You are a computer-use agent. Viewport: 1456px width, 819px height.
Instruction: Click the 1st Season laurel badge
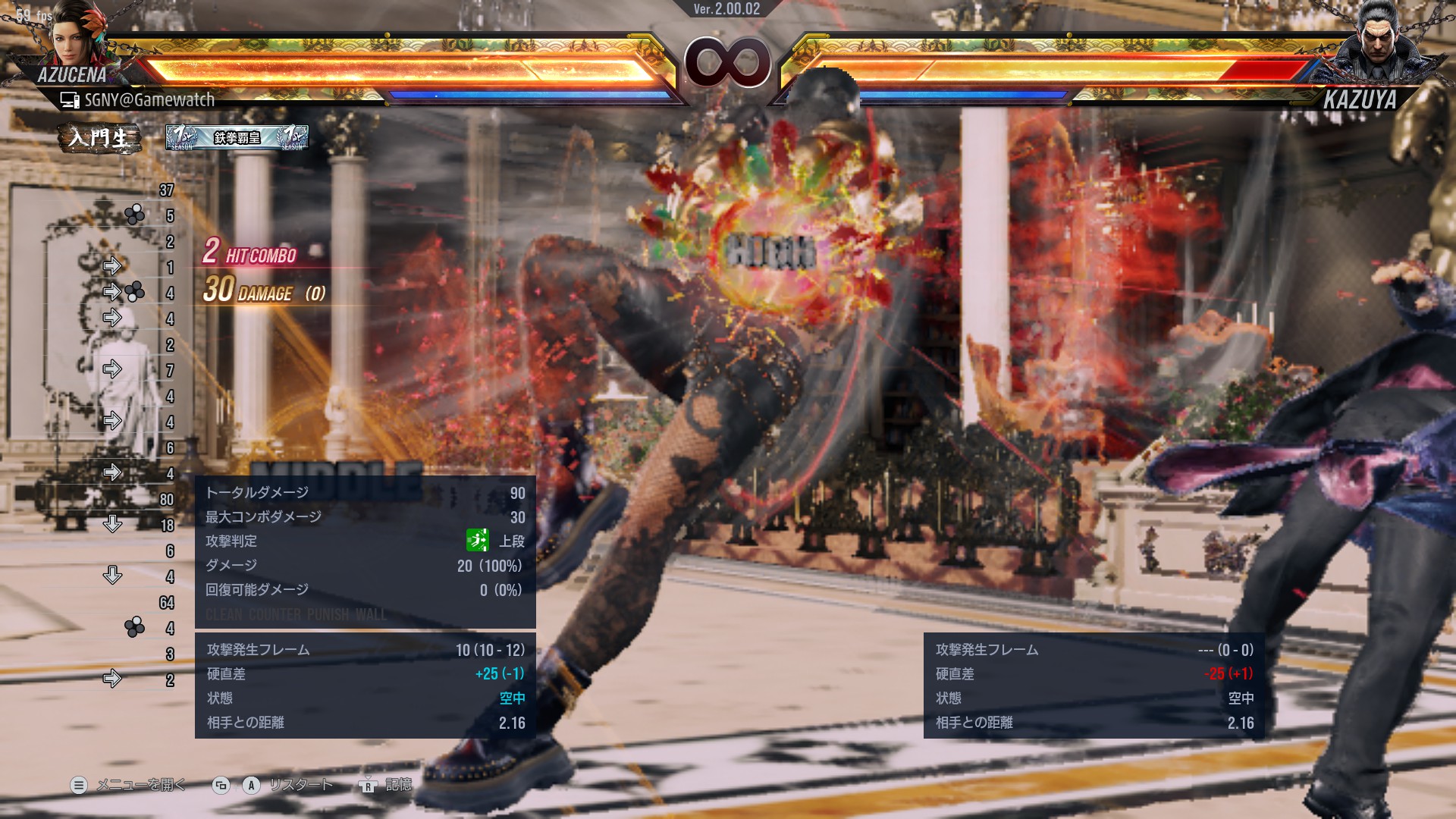coord(180,136)
